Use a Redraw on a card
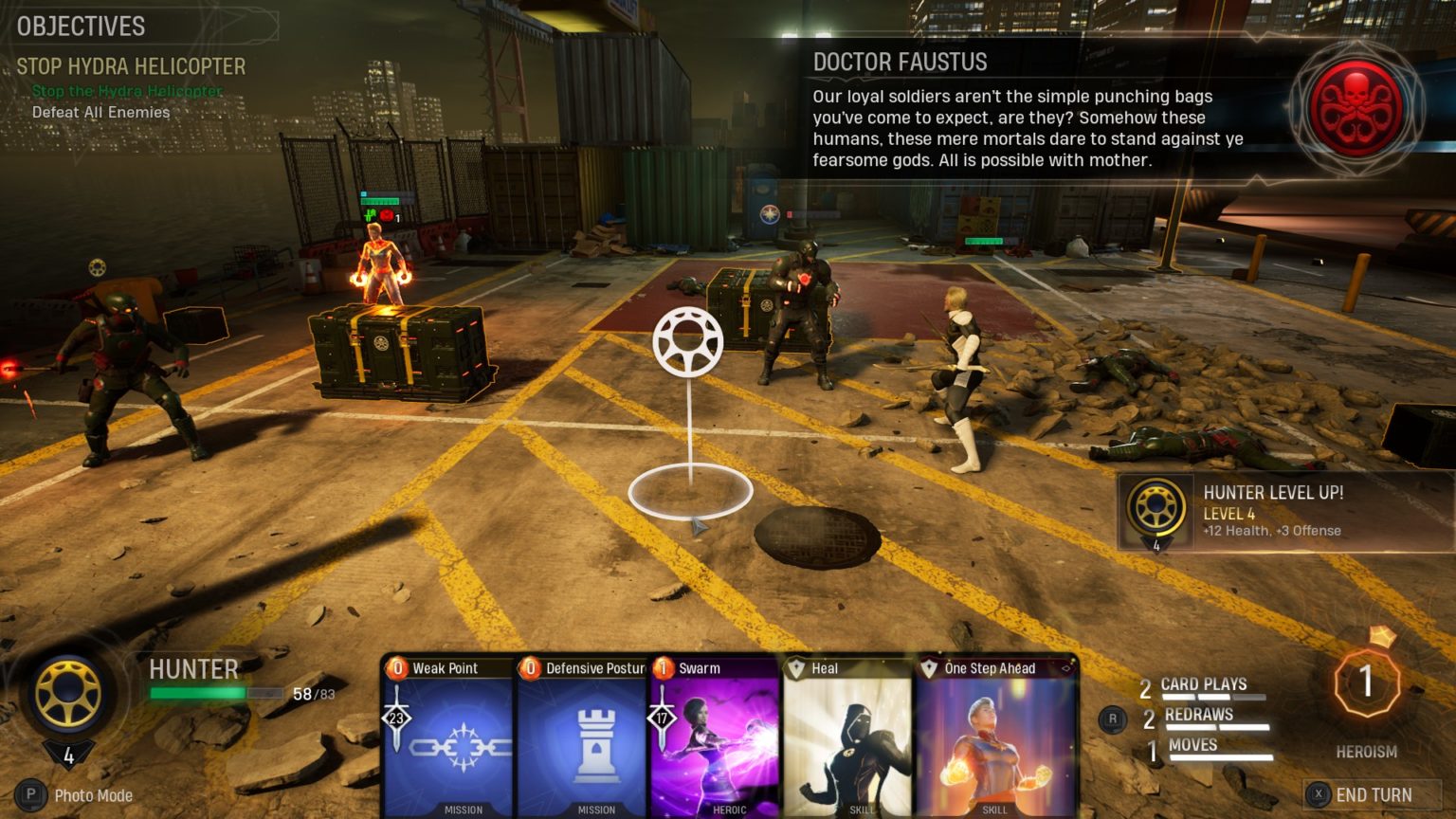The image size is (1456, 819). pyautogui.click(x=1199, y=717)
